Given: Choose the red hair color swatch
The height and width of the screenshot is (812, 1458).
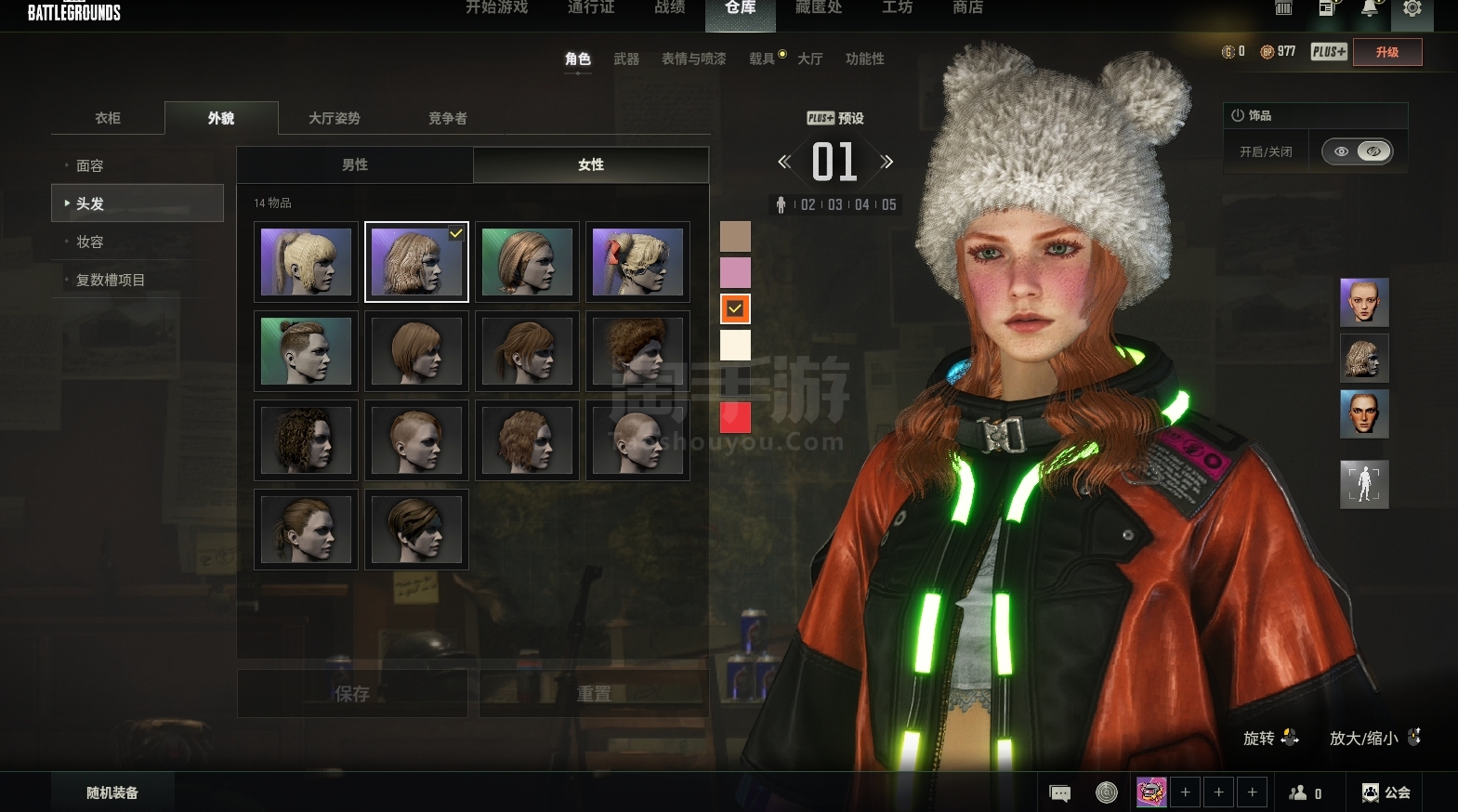Looking at the screenshot, I should [x=735, y=417].
